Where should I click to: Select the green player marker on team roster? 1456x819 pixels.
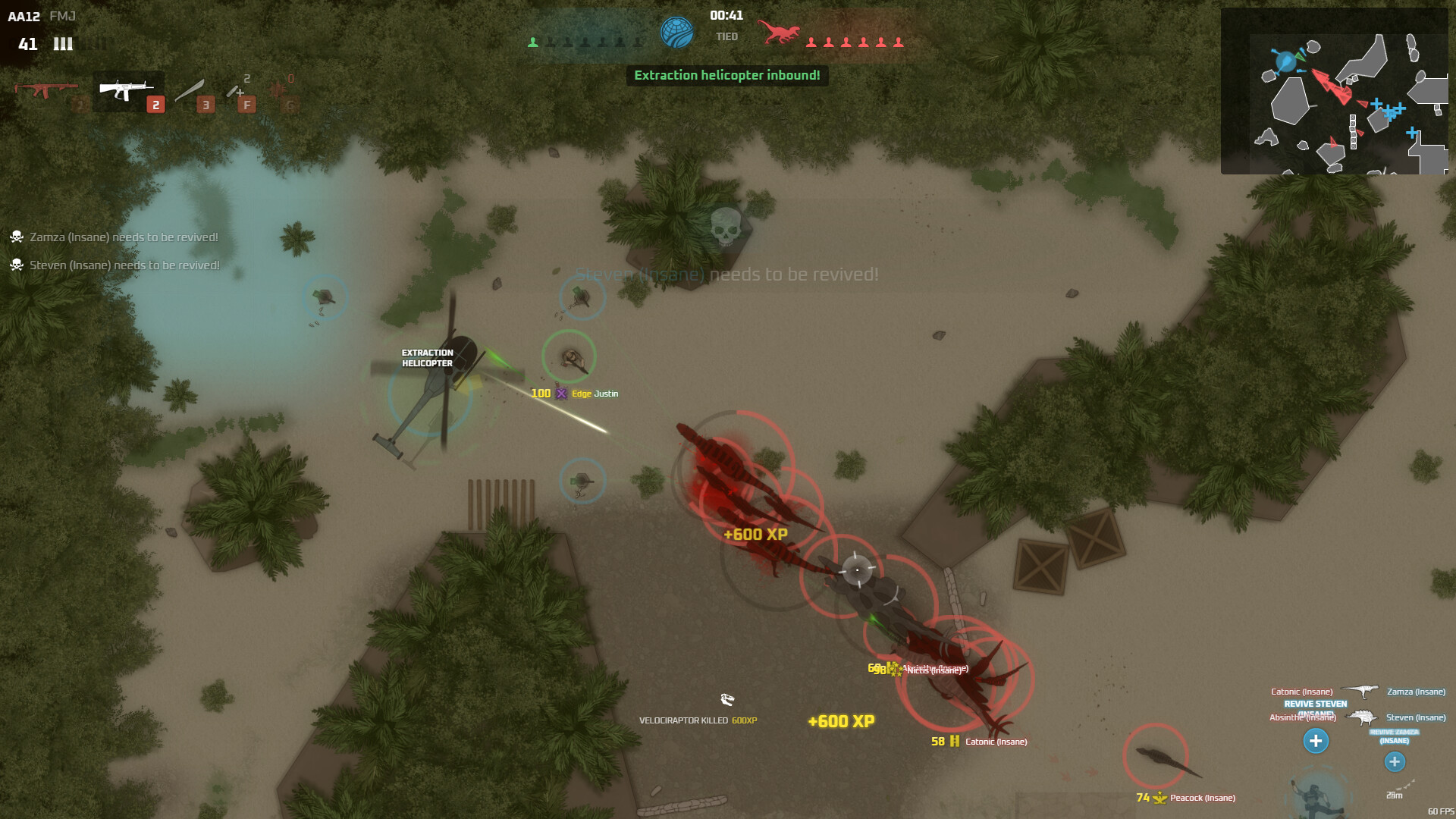click(x=533, y=43)
